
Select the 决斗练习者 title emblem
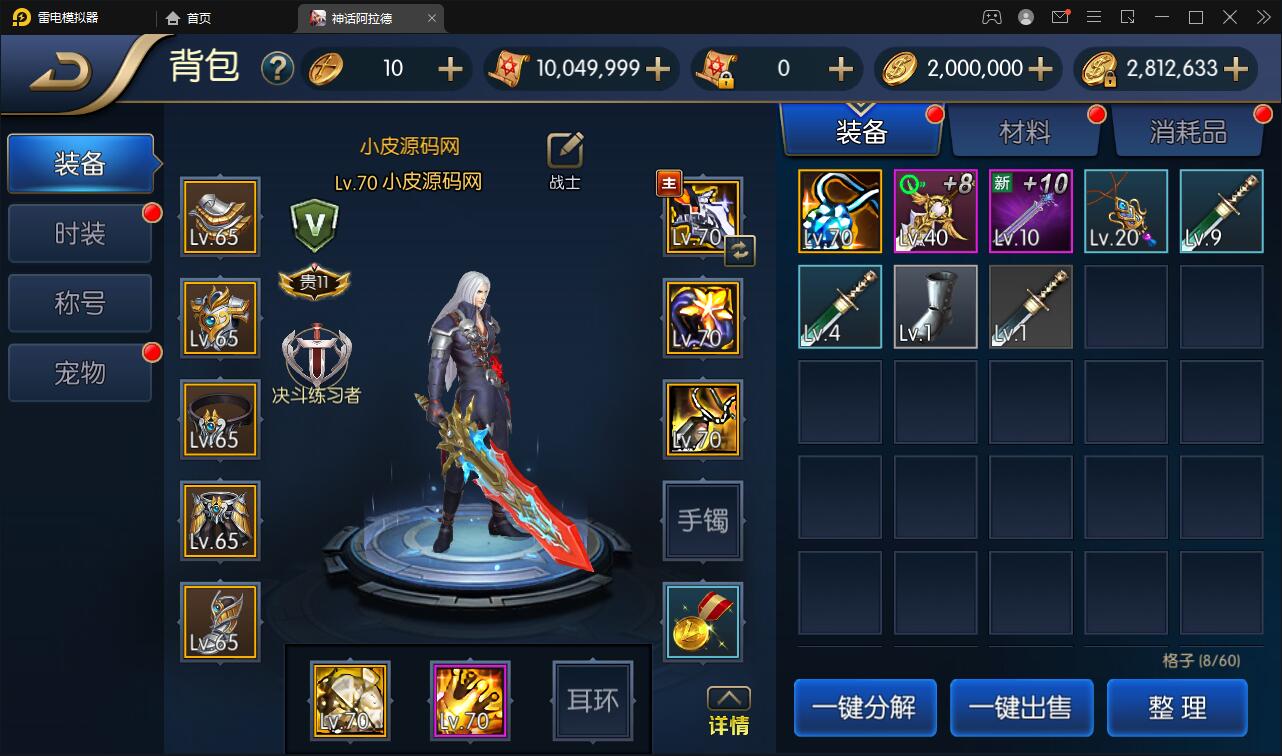point(316,352)
